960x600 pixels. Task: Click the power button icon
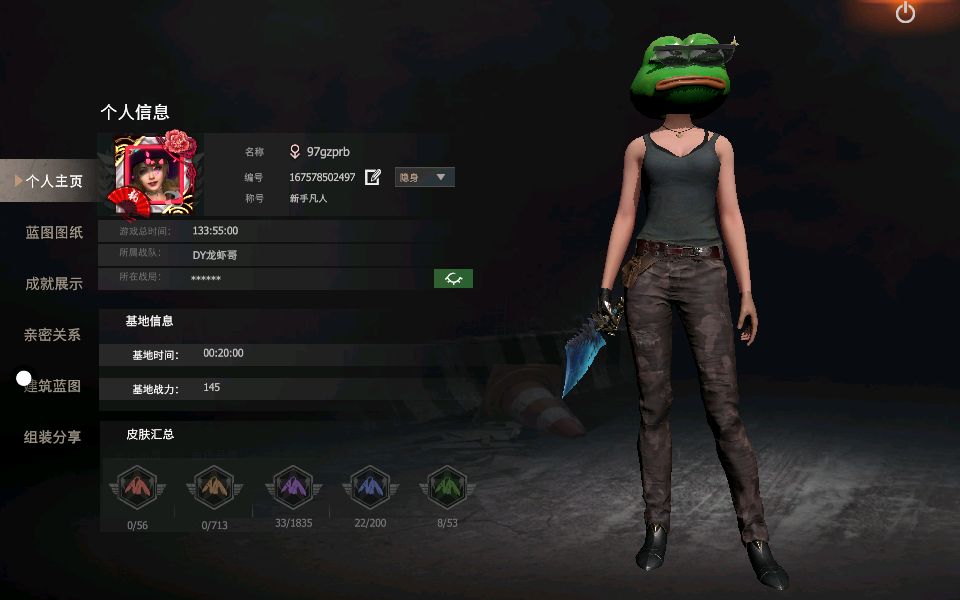(x=905, y=13)
